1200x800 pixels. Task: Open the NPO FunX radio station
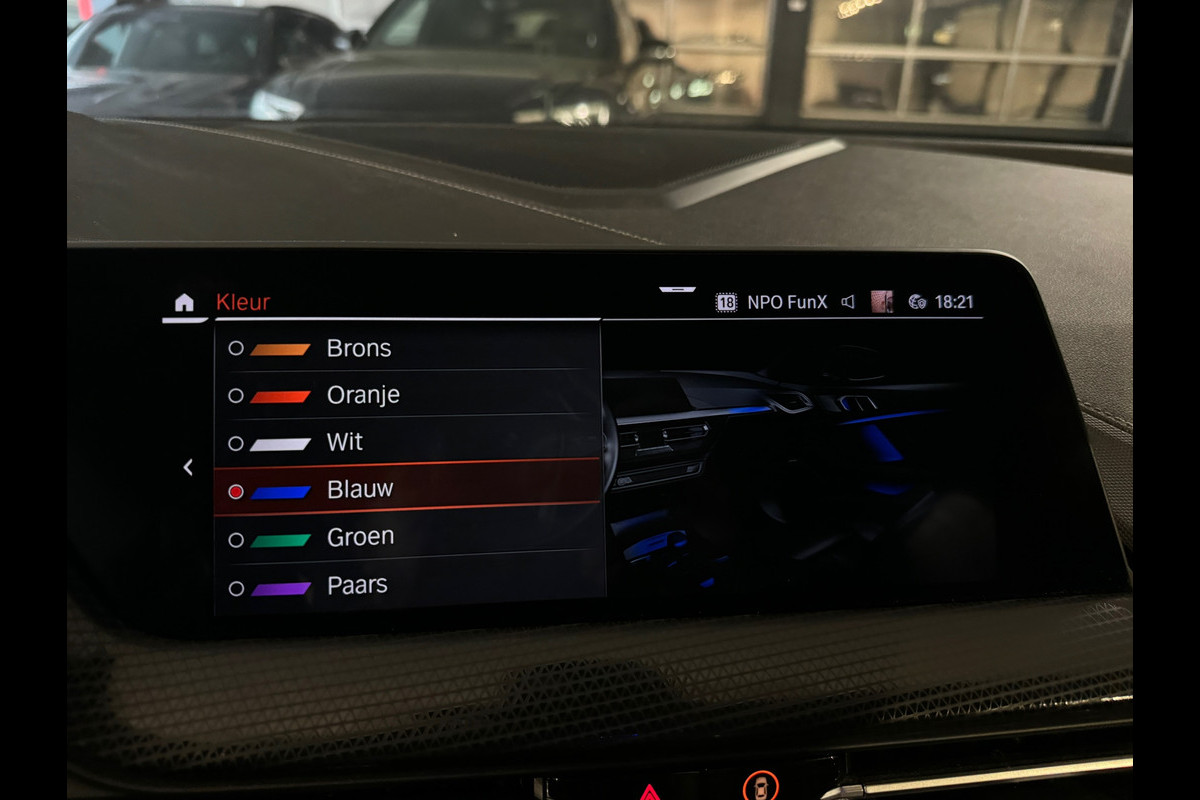(786, 302)
